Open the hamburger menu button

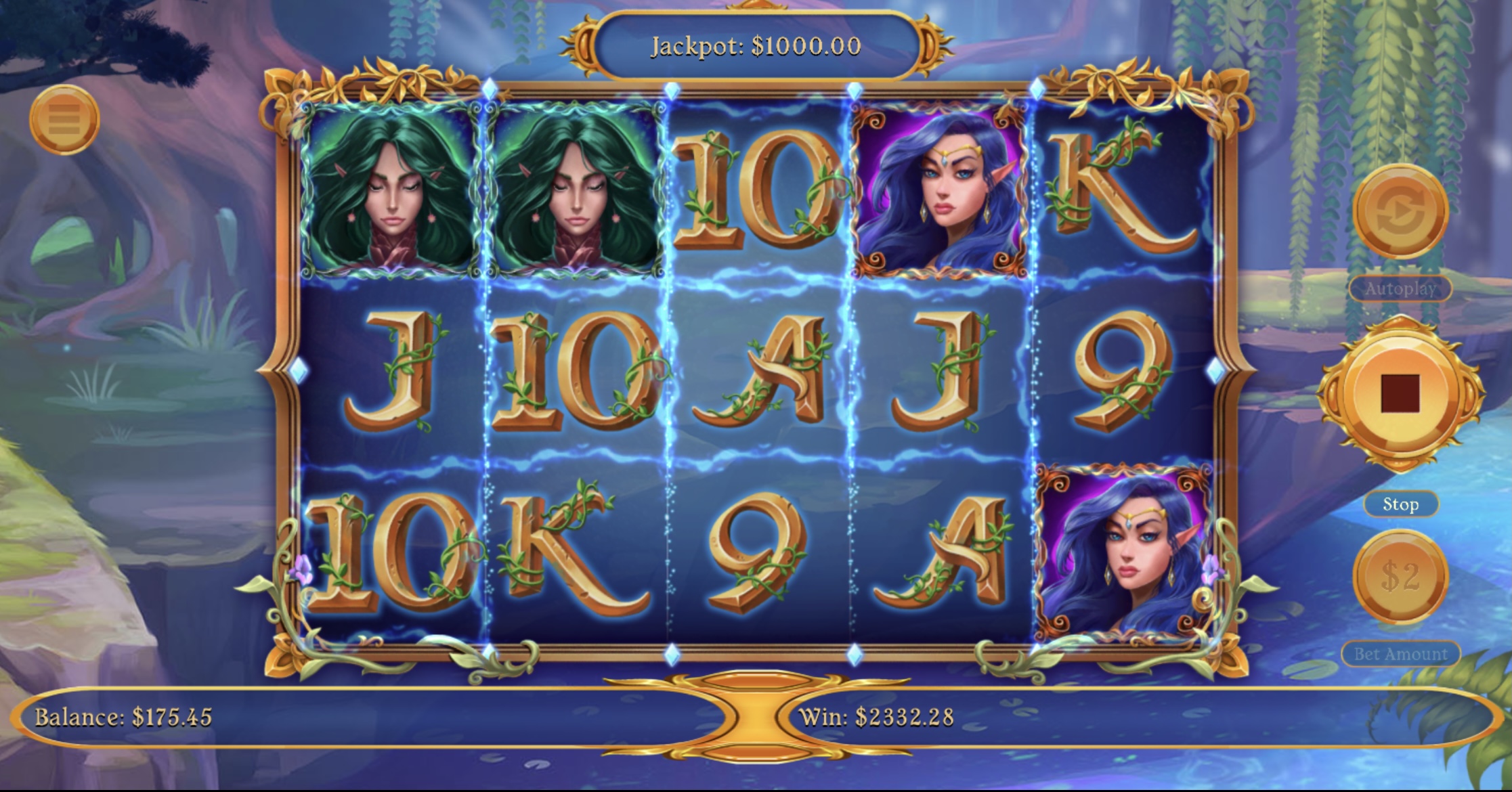(64, 120)
